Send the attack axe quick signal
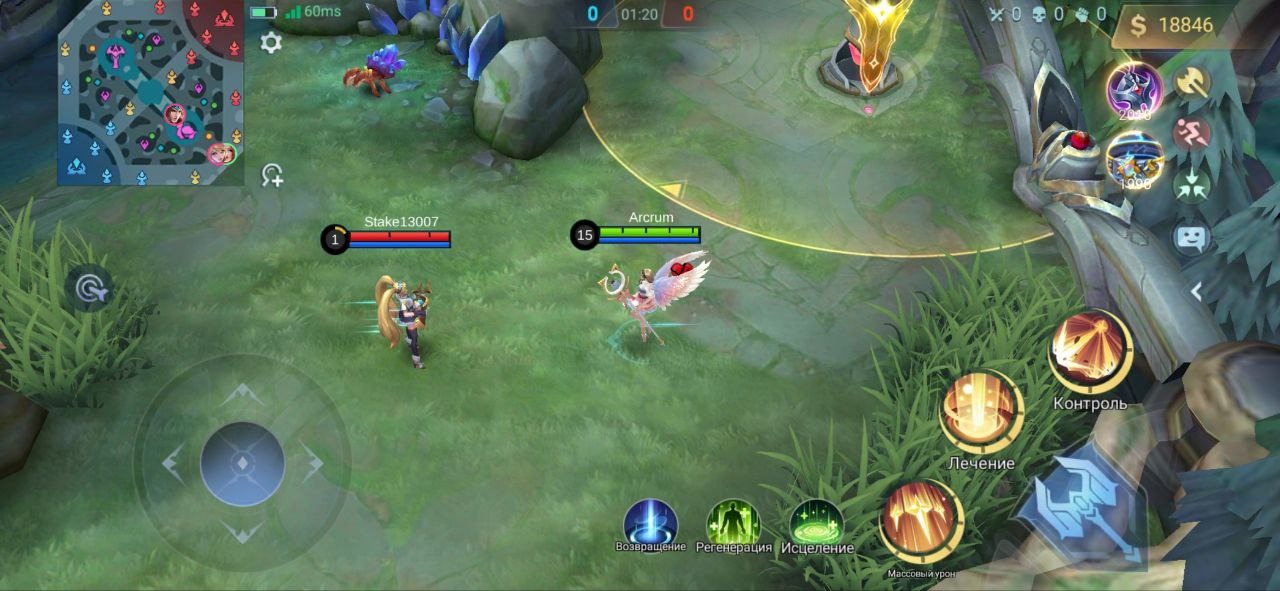 [1192, 82]
